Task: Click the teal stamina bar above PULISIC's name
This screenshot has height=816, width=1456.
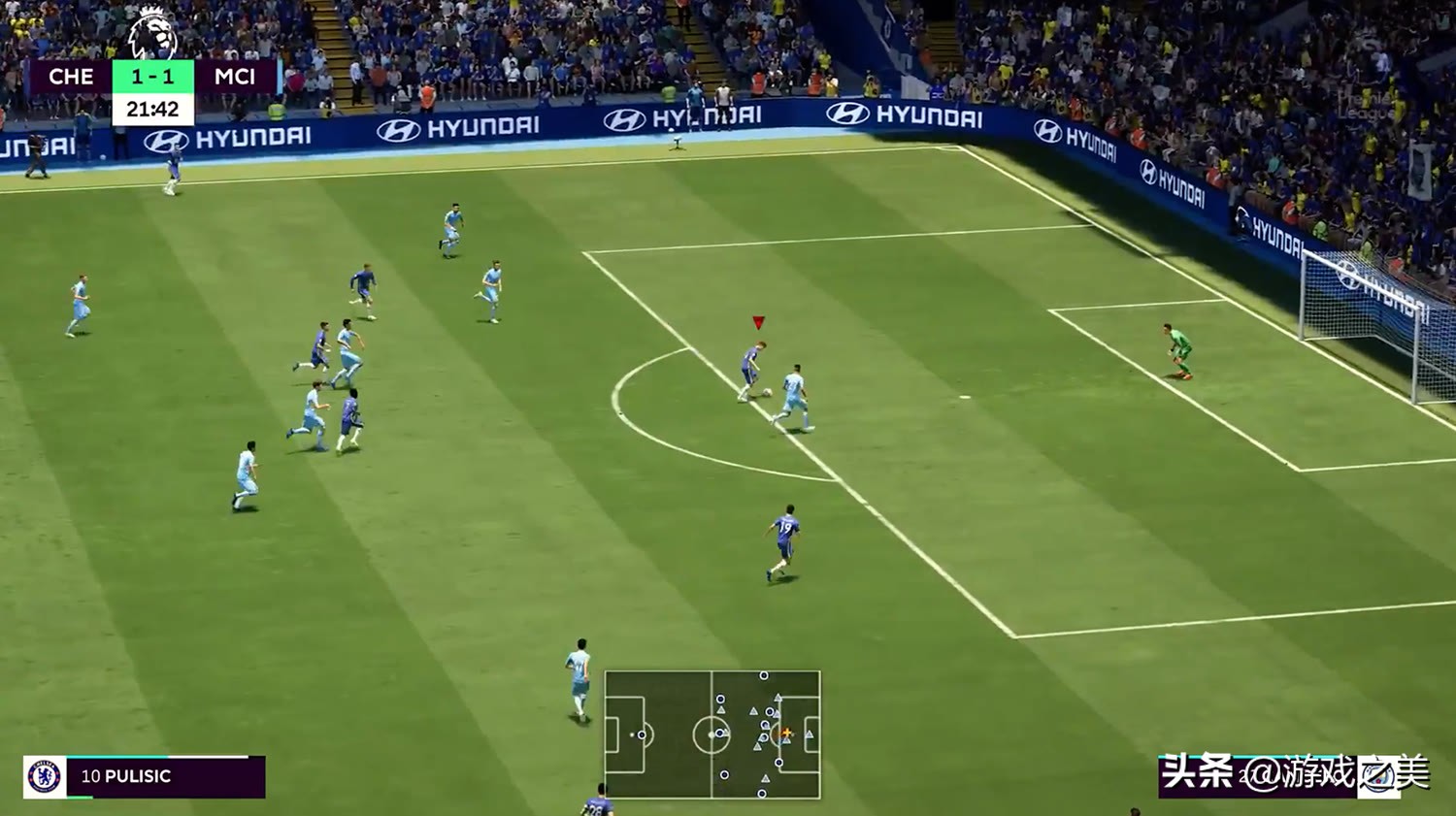Action: click(x=116, y=757)
